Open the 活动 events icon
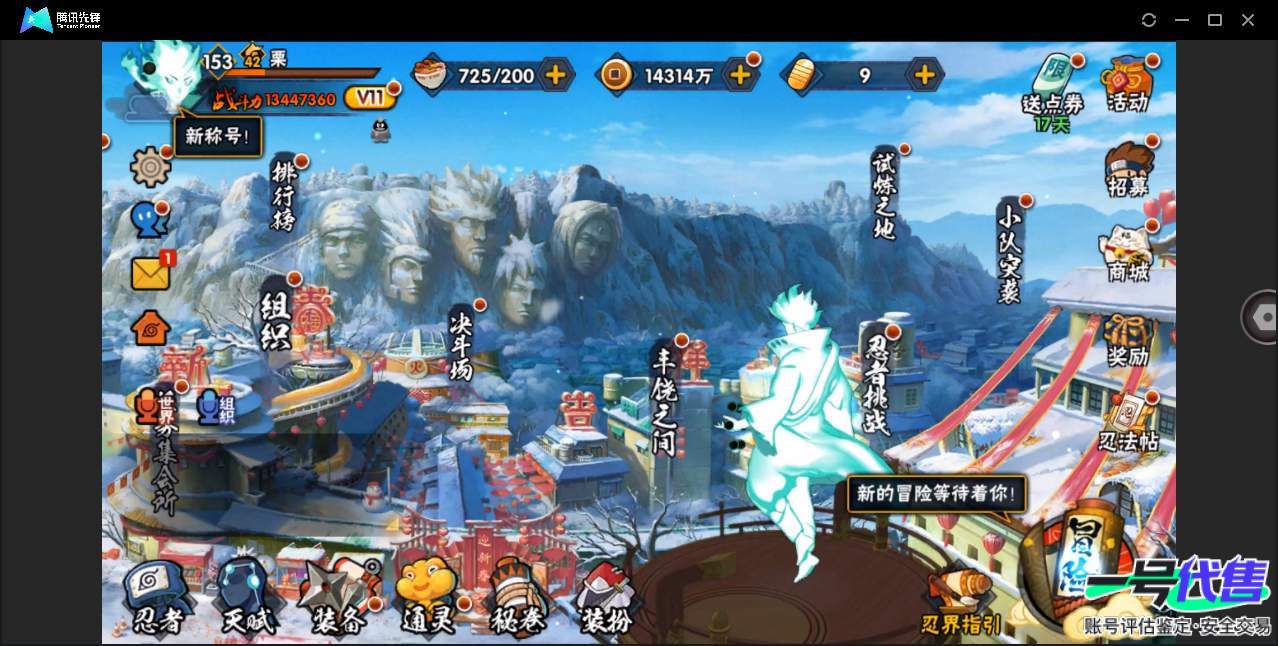Screen dimensions: 1278x646 click(x=1128, y=82)
